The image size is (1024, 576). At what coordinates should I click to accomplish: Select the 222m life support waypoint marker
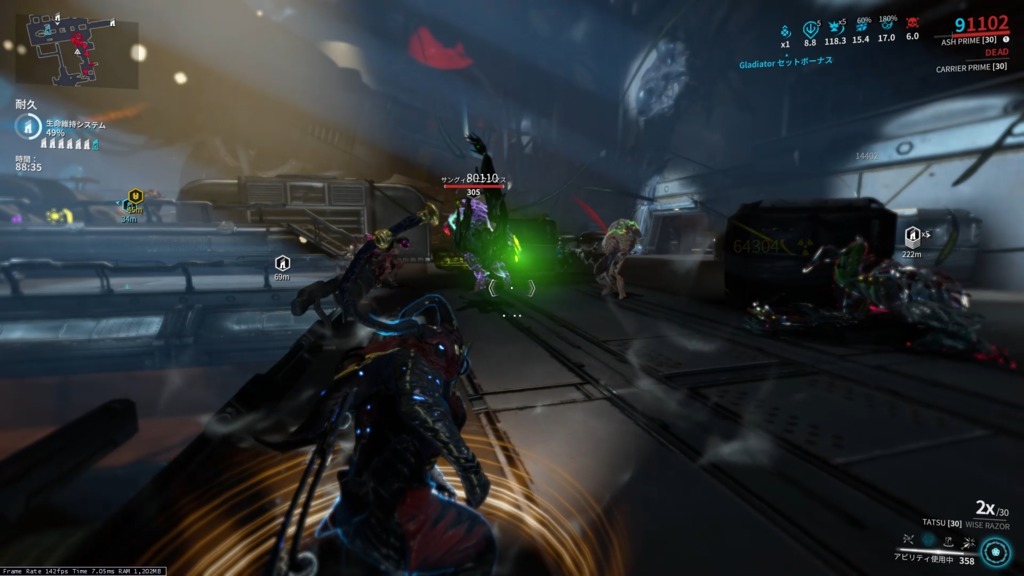click(912, 237)
